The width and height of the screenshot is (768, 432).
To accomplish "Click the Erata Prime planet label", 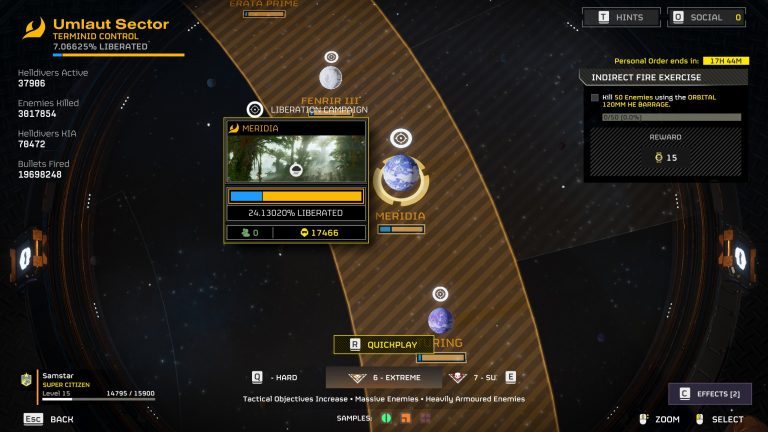I will [x=265, y=5].
